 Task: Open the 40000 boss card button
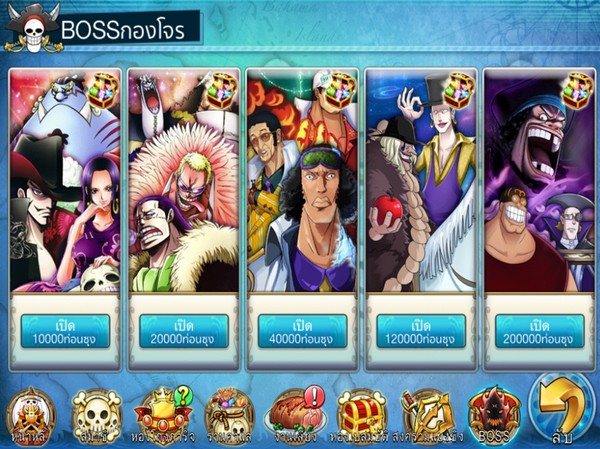click(x=302, y=332)
